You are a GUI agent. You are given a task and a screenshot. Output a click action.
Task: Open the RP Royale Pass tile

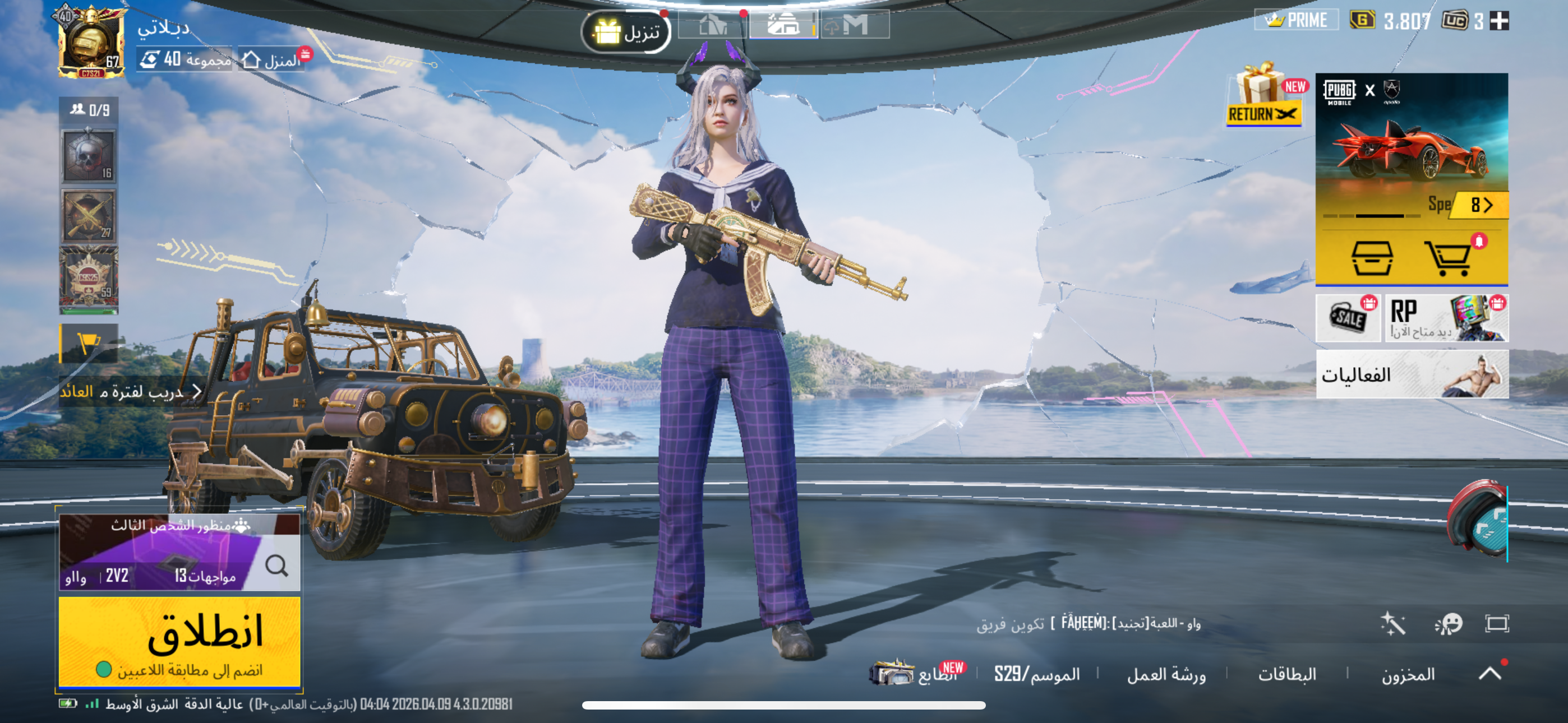tap(1446, 318)
